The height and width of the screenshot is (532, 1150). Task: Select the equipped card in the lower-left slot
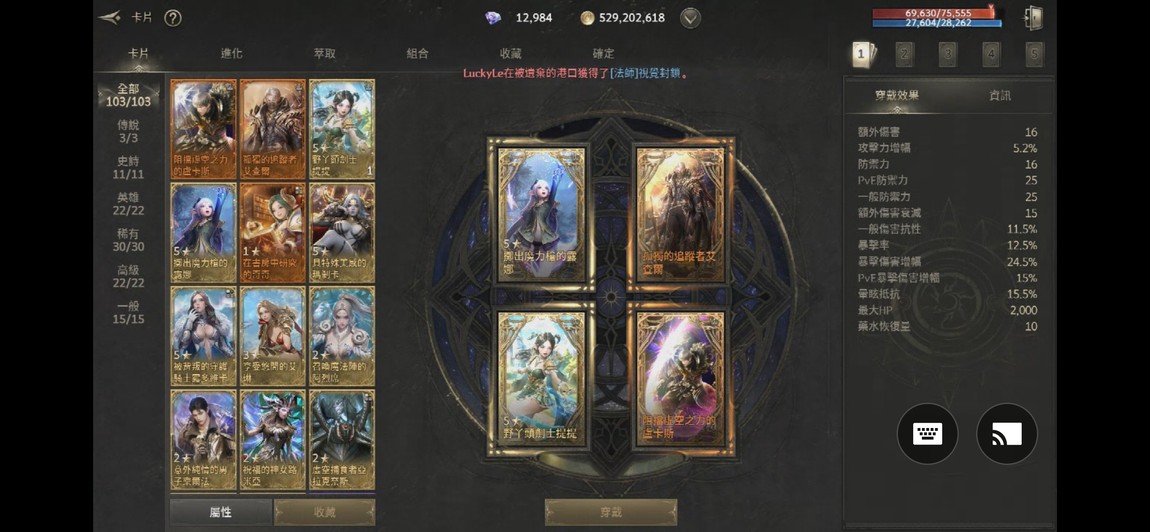[x=541, y=383]
